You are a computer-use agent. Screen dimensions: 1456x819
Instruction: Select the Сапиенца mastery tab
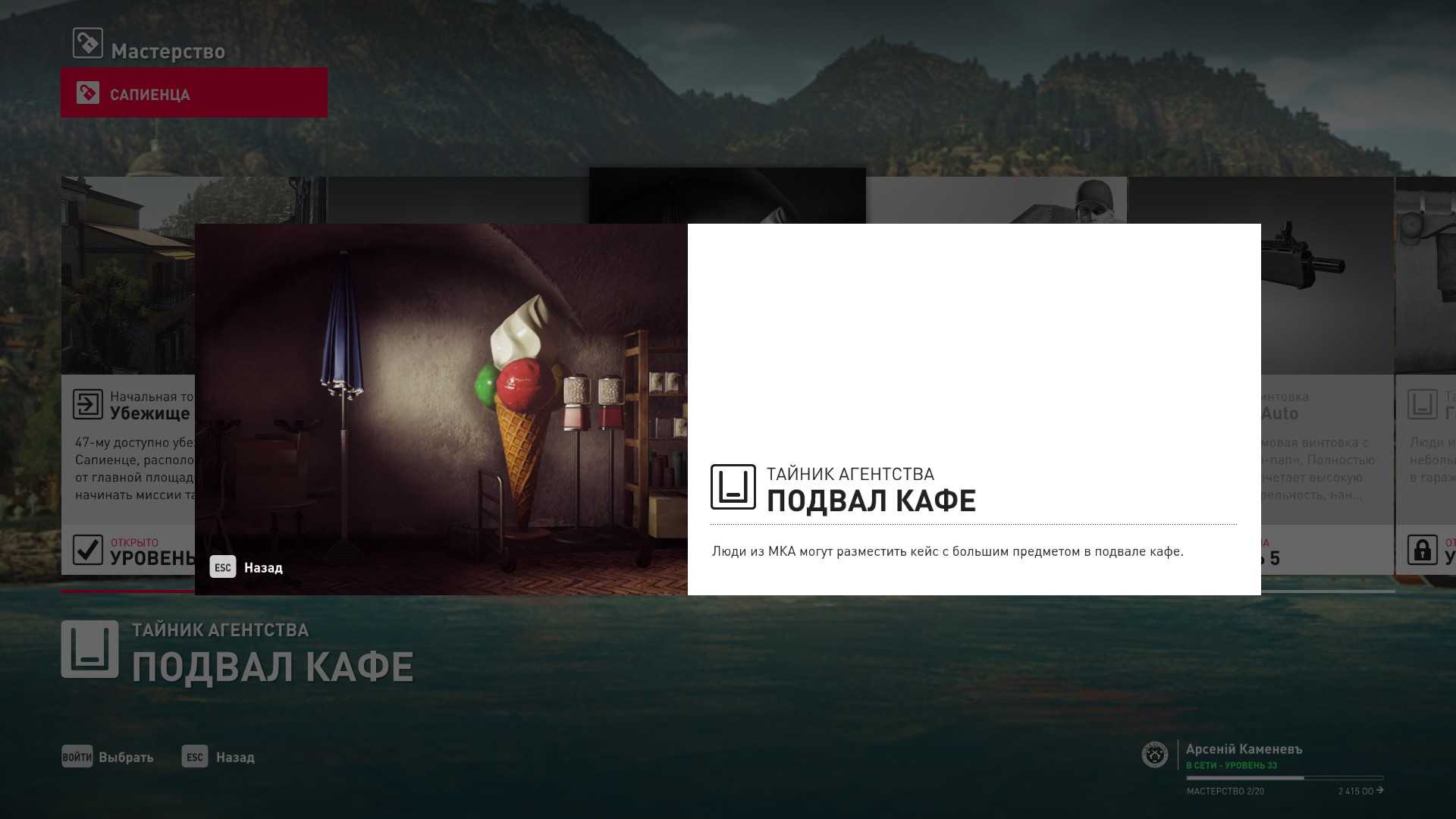[194, 93]
